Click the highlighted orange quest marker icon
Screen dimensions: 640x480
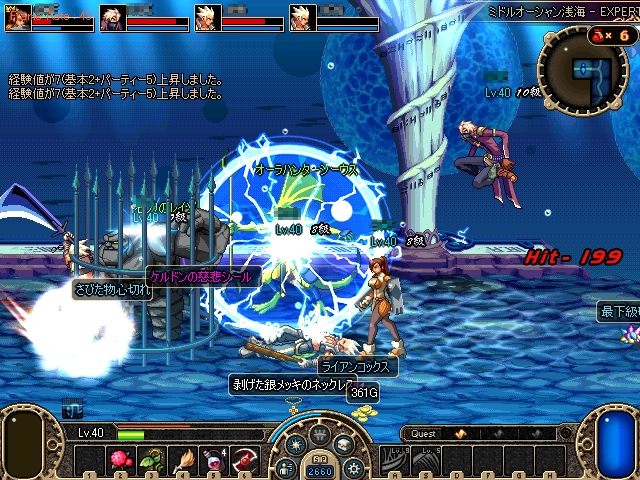[x=460, y=434]
